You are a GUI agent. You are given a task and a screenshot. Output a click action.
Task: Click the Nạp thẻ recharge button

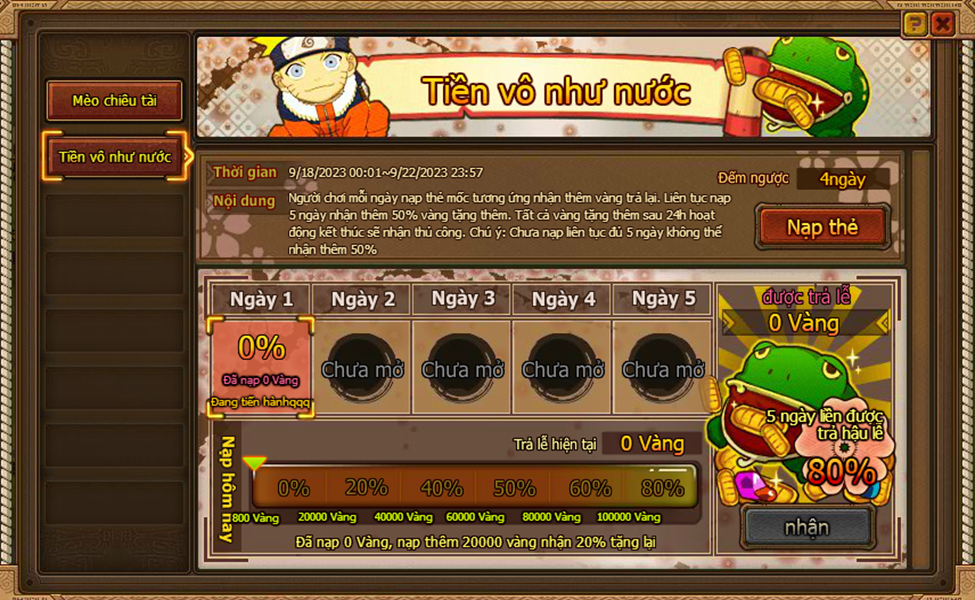822,227
